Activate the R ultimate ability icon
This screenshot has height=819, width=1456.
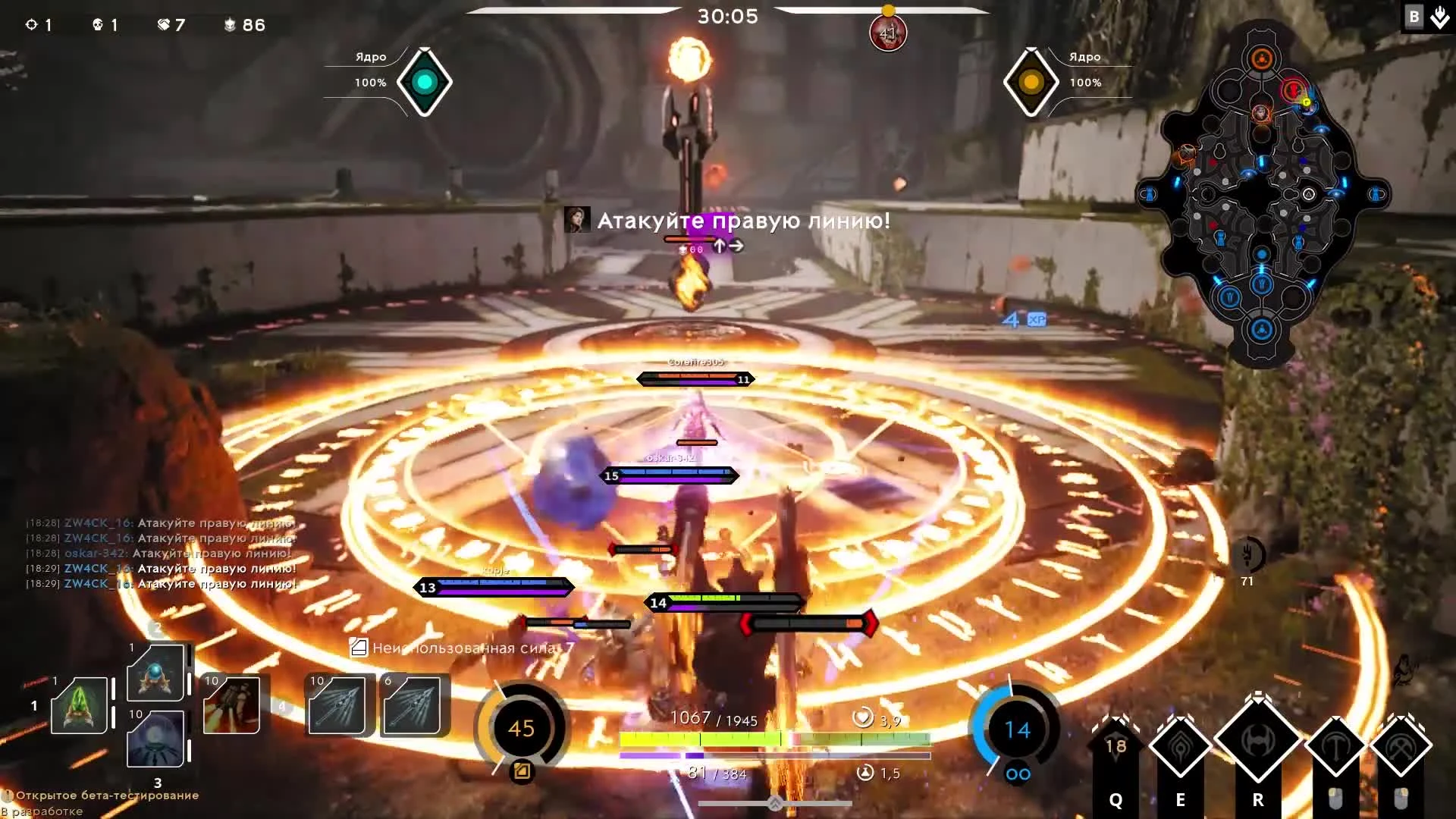(x=1259, y=739)
